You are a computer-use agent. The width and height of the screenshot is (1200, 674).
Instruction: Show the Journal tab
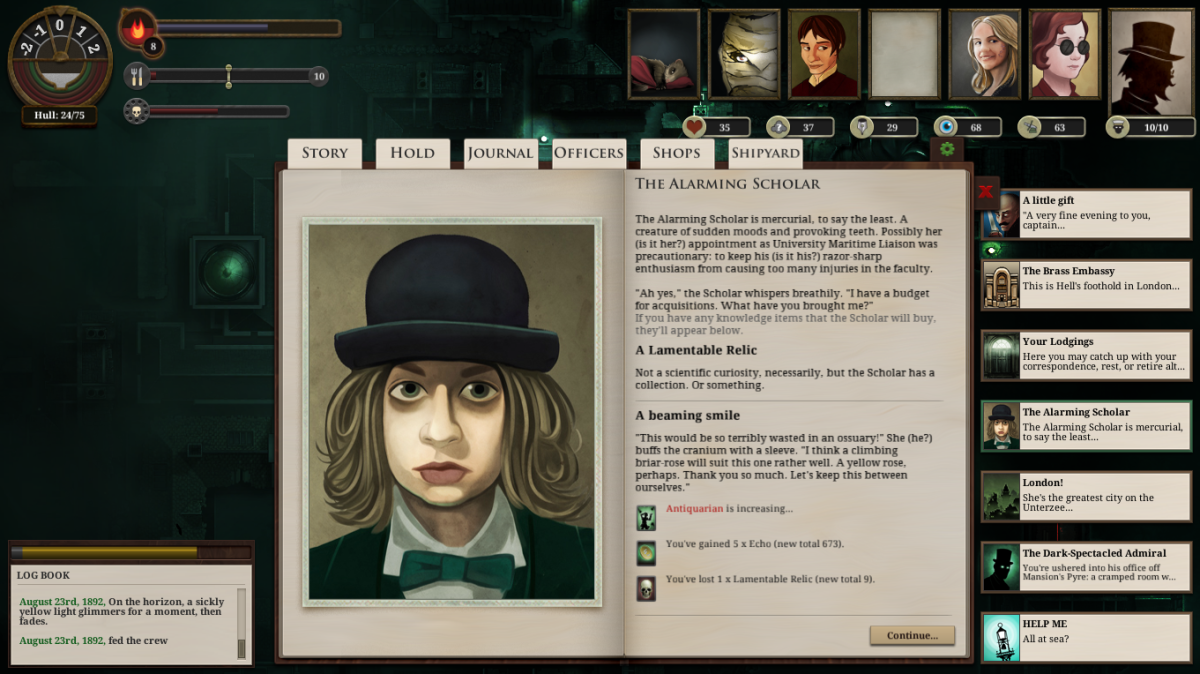tap(500, 153)
